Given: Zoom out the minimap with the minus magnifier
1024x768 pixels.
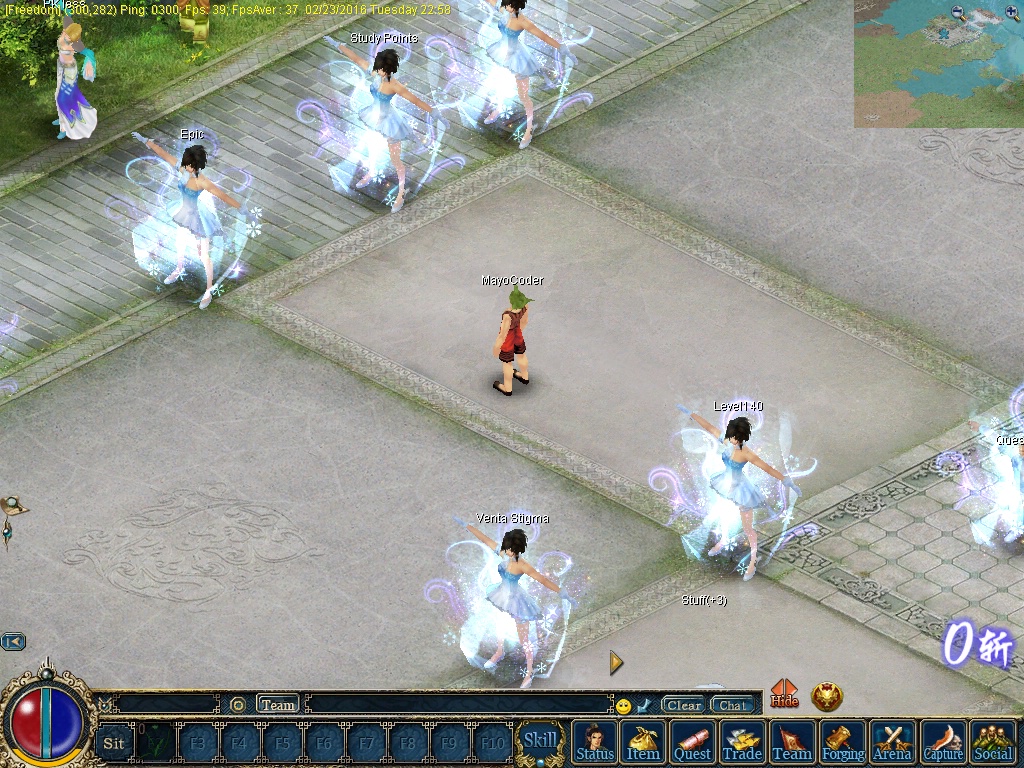Looking at the screenshot, I should coord(959,13).
